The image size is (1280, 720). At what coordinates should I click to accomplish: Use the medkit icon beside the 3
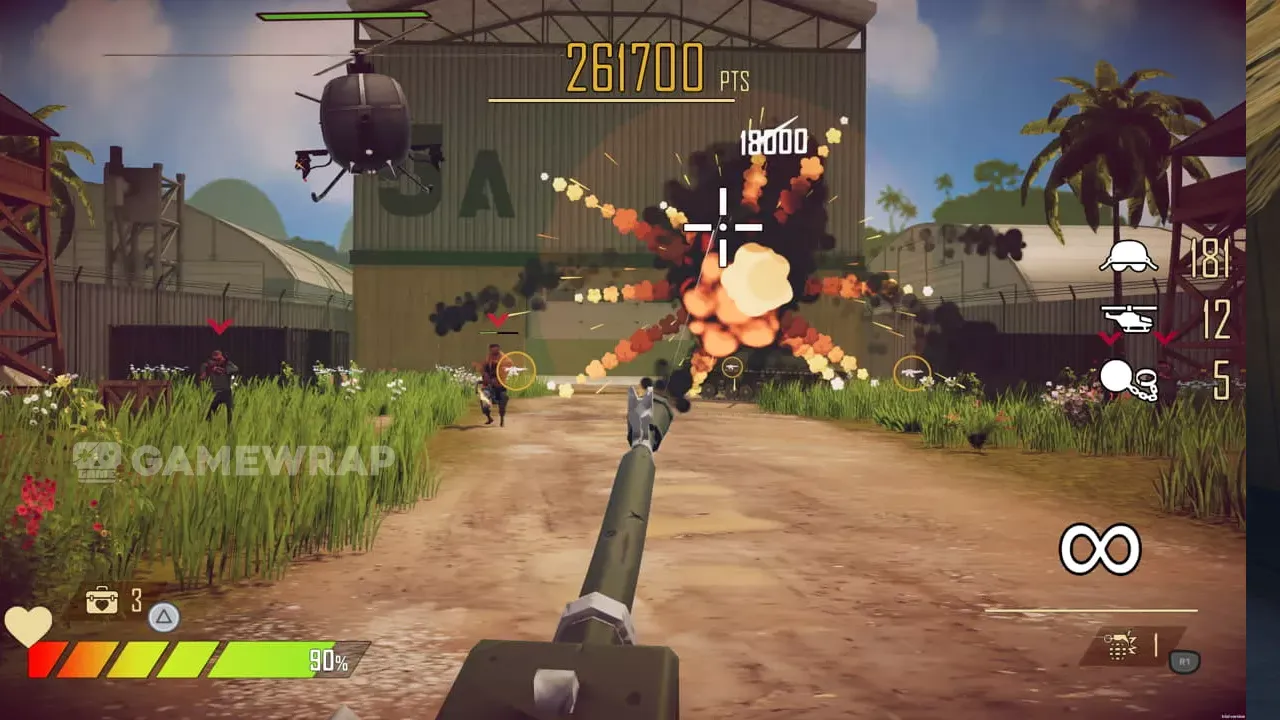click(x=102, y=600)
